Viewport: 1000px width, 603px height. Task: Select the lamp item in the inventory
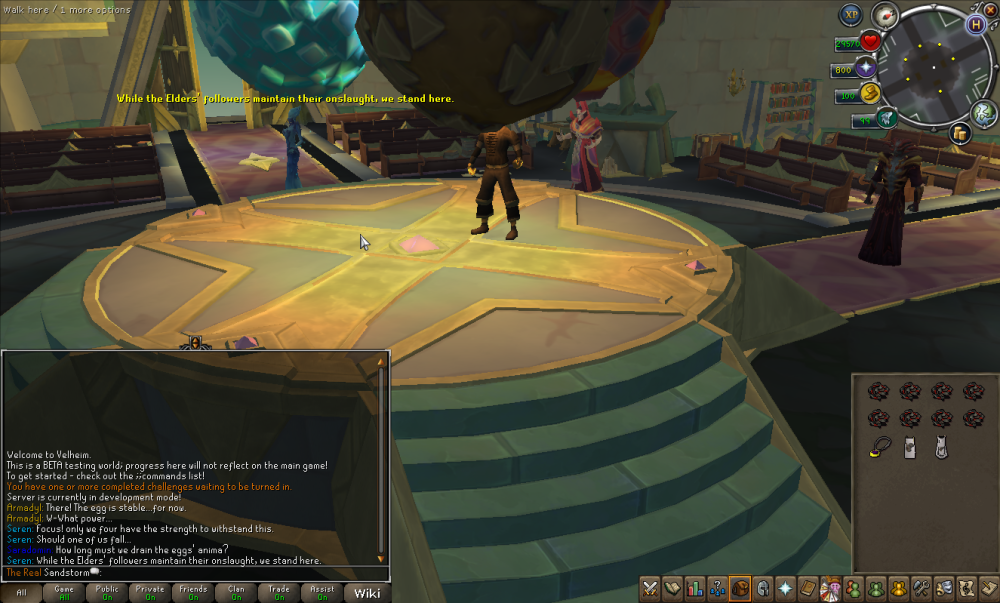(x=880, y=447)
